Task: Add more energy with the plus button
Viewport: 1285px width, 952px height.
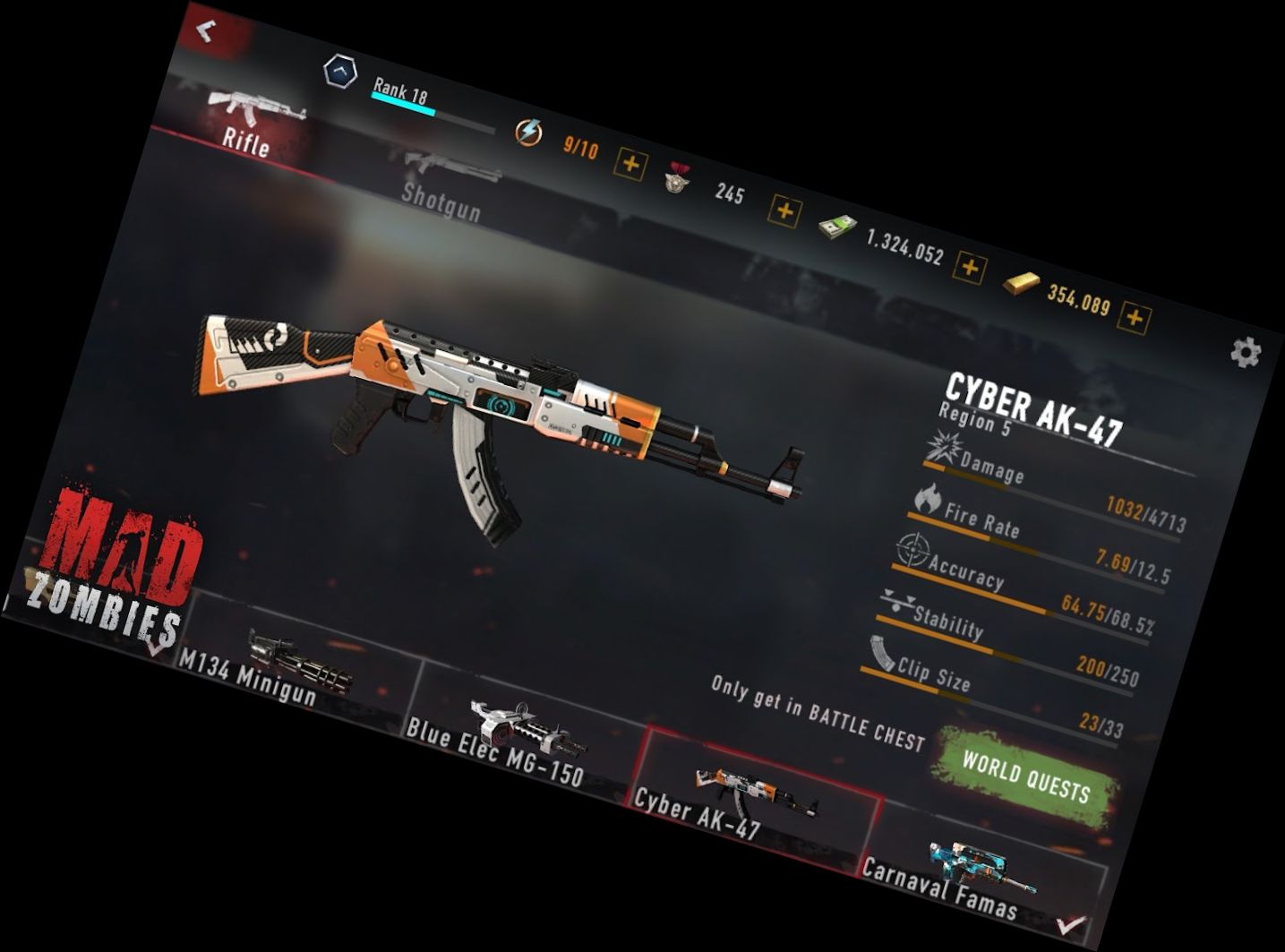Action: pos(630,164)
